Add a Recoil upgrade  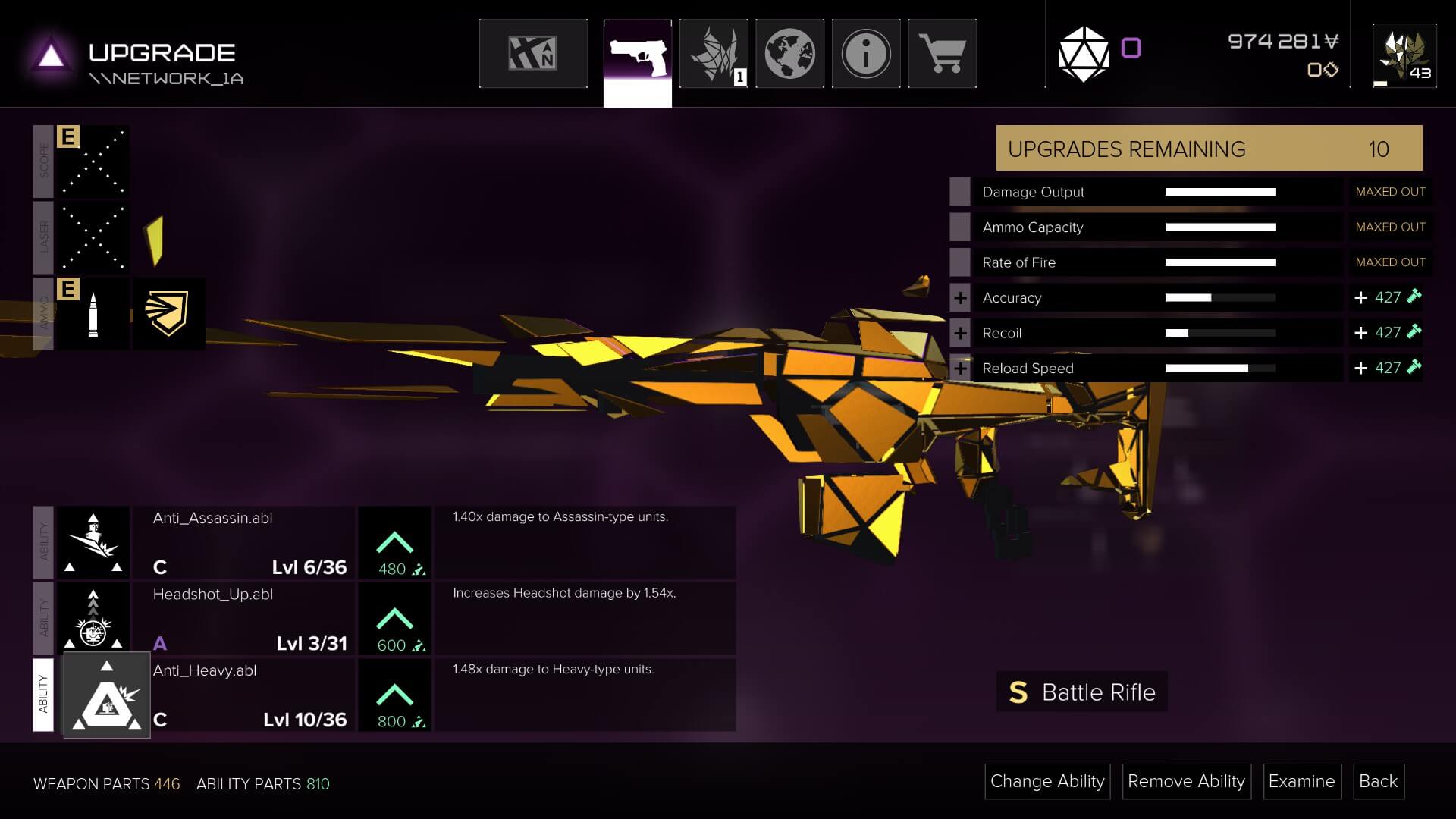pyautogui.click(x=960, y=333)
